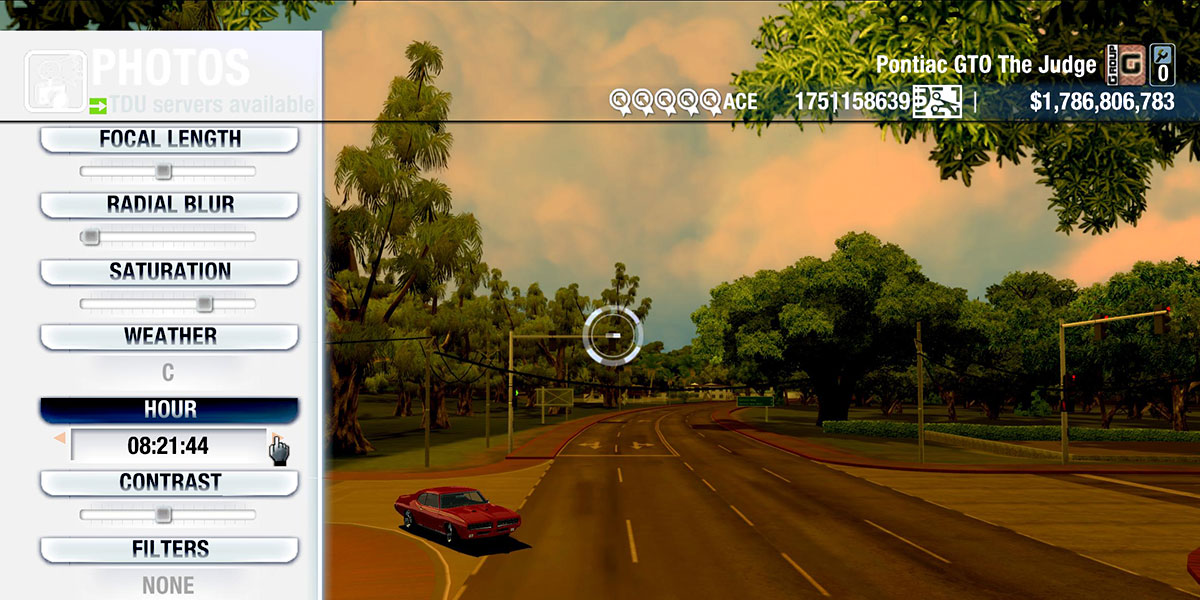Choose the Saturation setting
Image resolution: width=1200 pixels, height=600 pixels.
169,272
